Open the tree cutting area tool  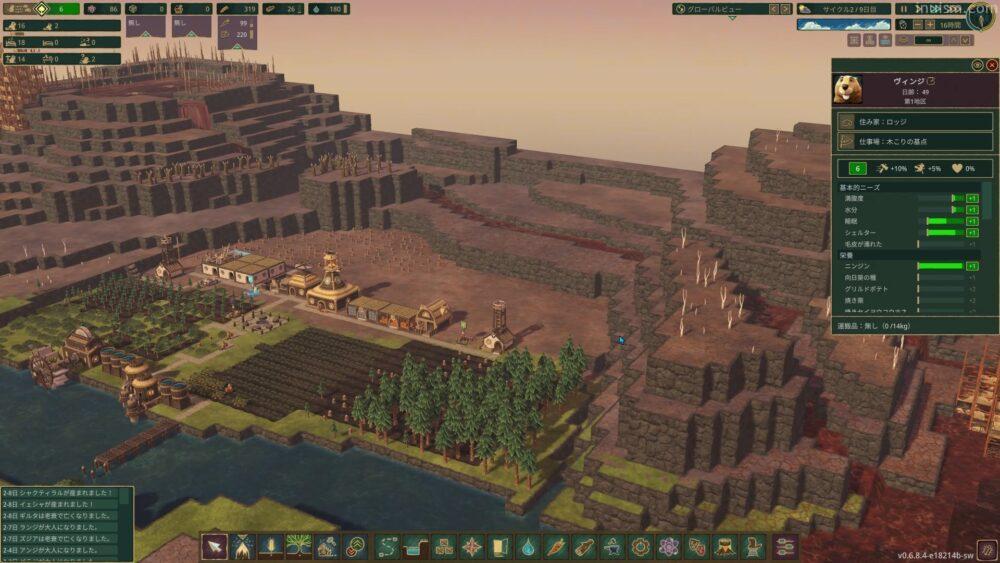242,546
